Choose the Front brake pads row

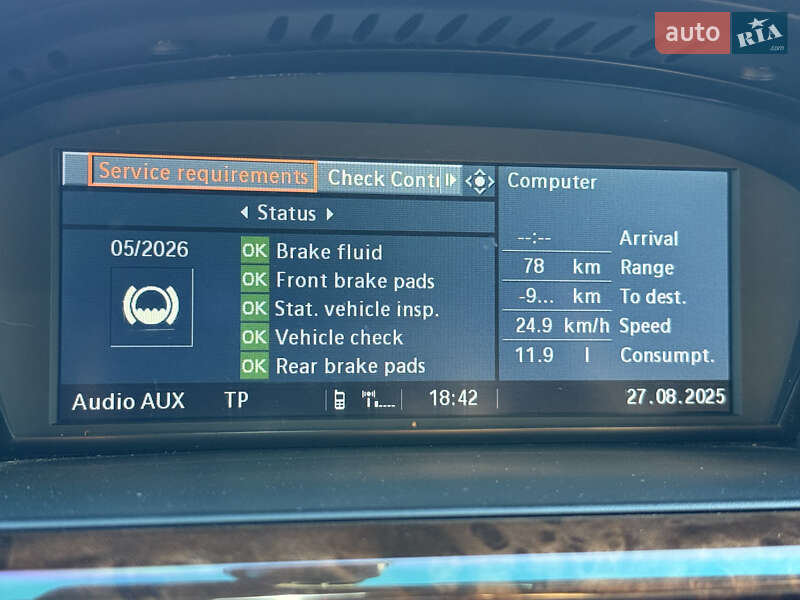pyautogui.click(x=354, y=281)
